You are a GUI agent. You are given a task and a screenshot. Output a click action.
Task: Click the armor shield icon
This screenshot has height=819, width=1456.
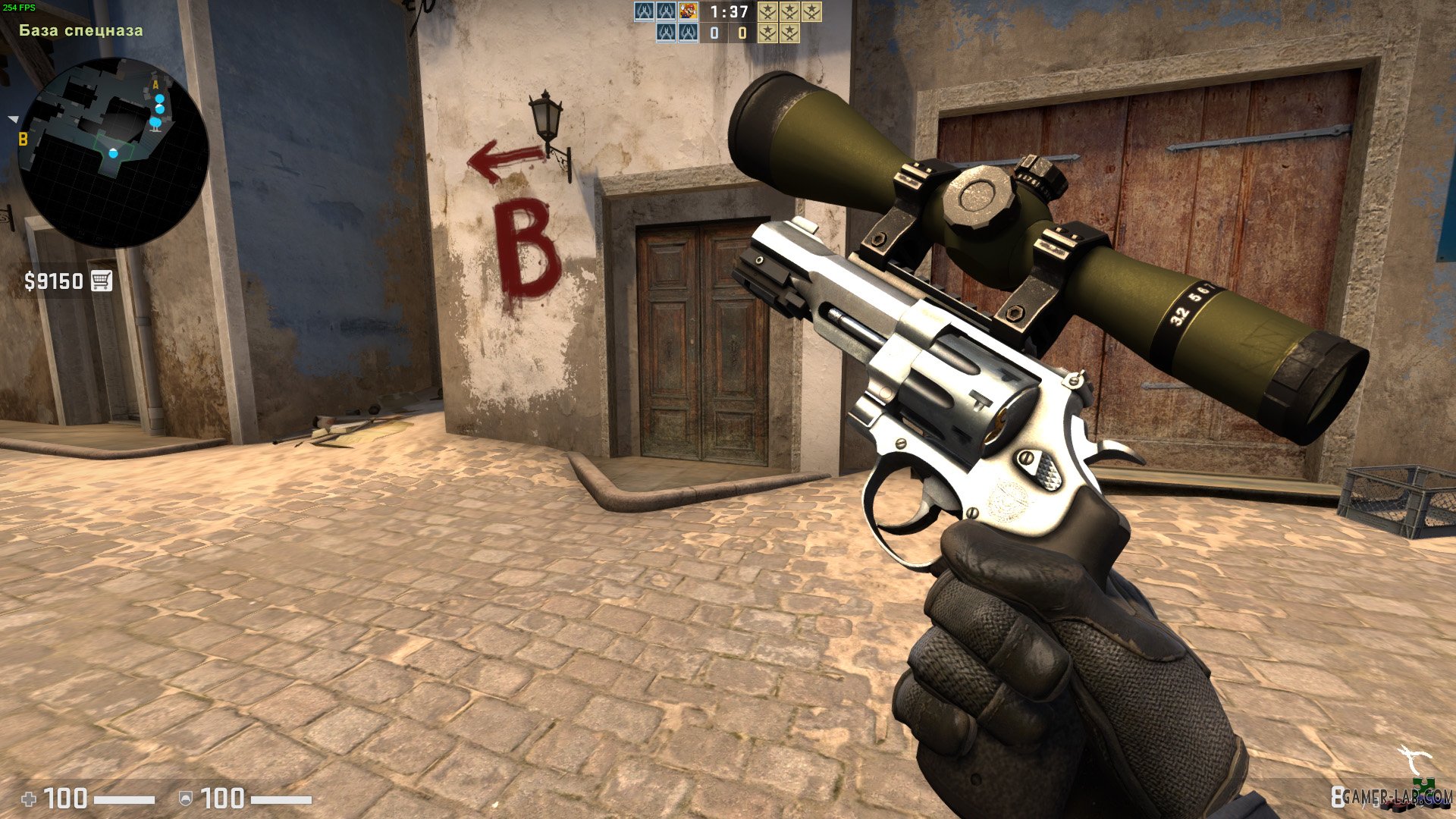[186, 799]
